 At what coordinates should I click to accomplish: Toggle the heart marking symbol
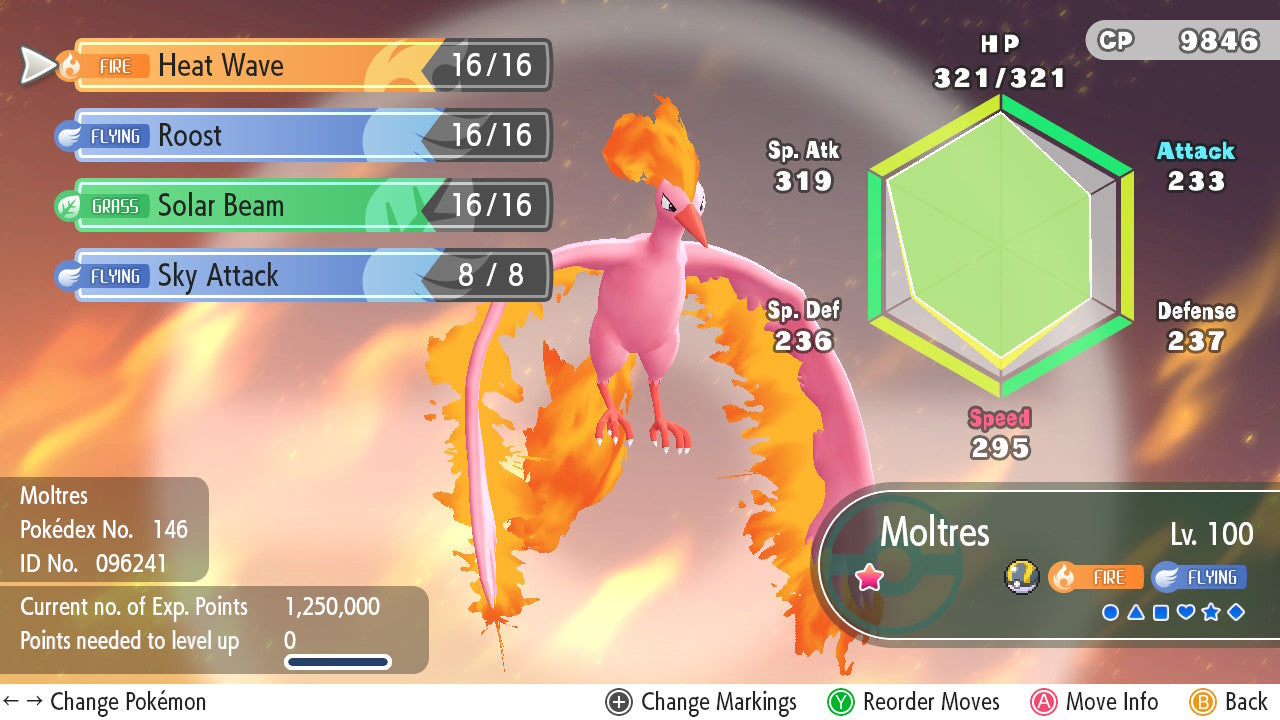[x=1186, y=612]
